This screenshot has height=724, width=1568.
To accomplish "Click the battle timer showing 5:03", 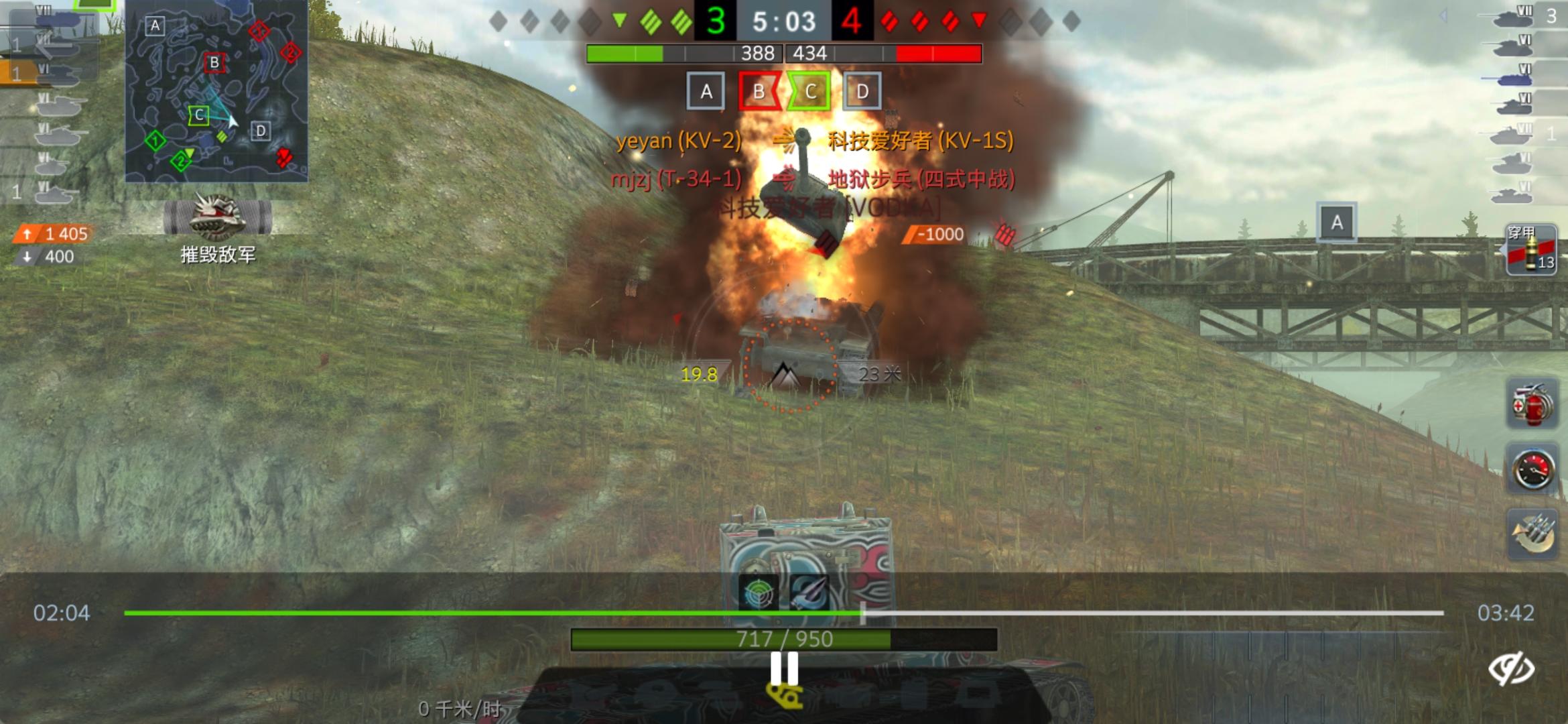I will pos(784,21).
